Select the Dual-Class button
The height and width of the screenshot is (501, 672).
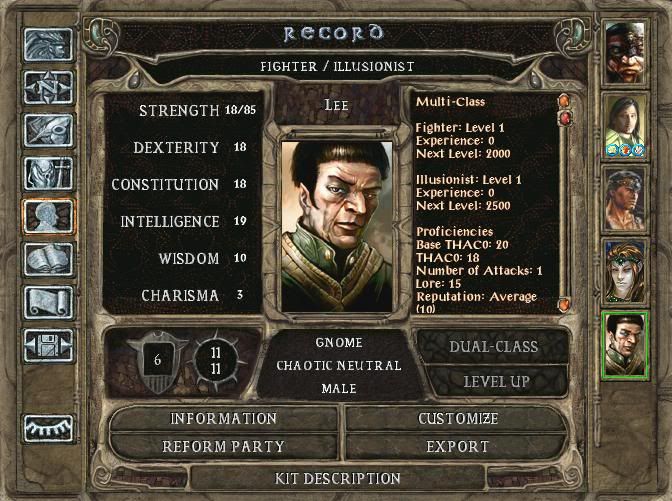click(x=496, y=347)
